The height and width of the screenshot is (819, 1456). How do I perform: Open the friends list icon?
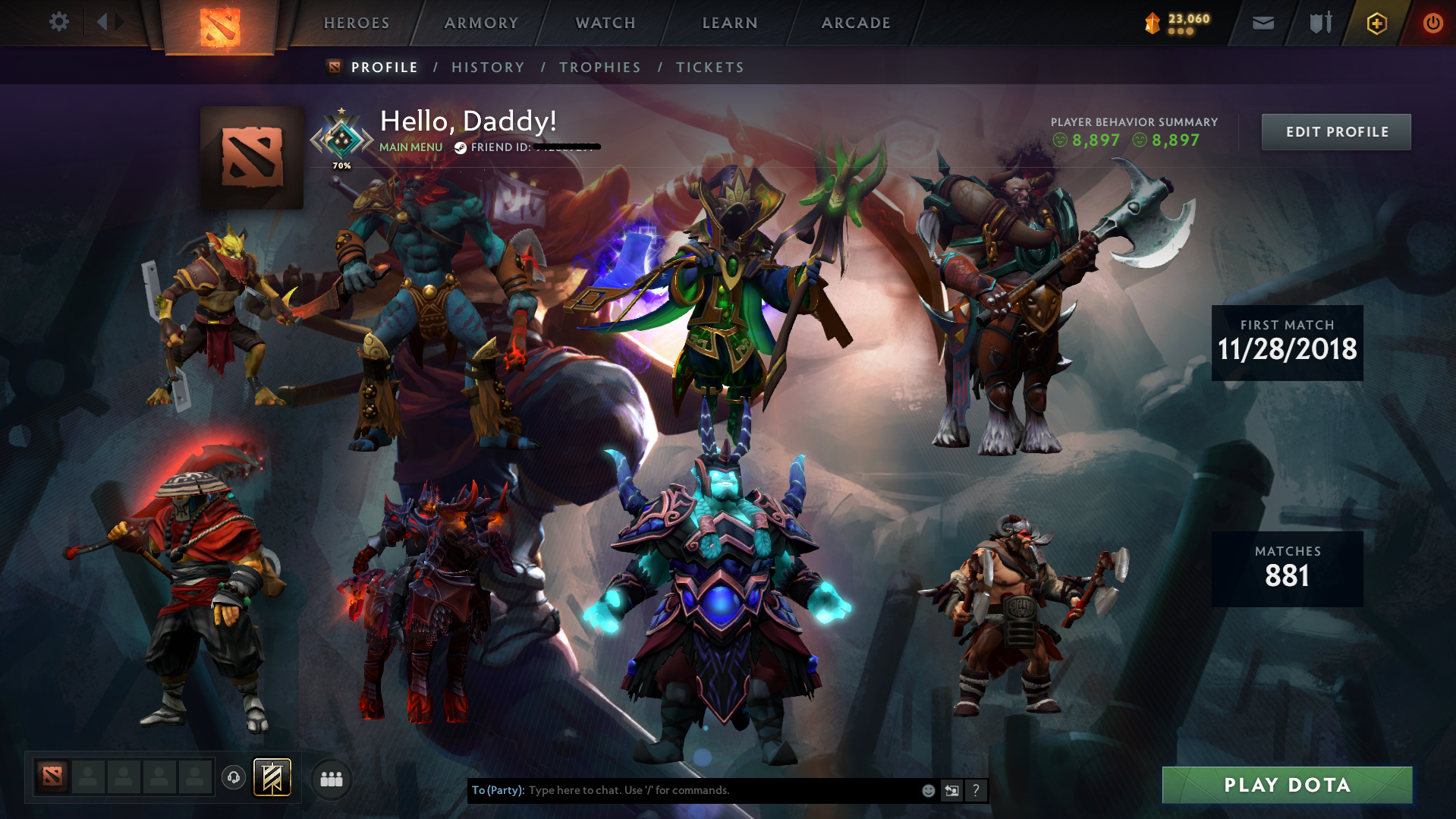tap(330, 778)
